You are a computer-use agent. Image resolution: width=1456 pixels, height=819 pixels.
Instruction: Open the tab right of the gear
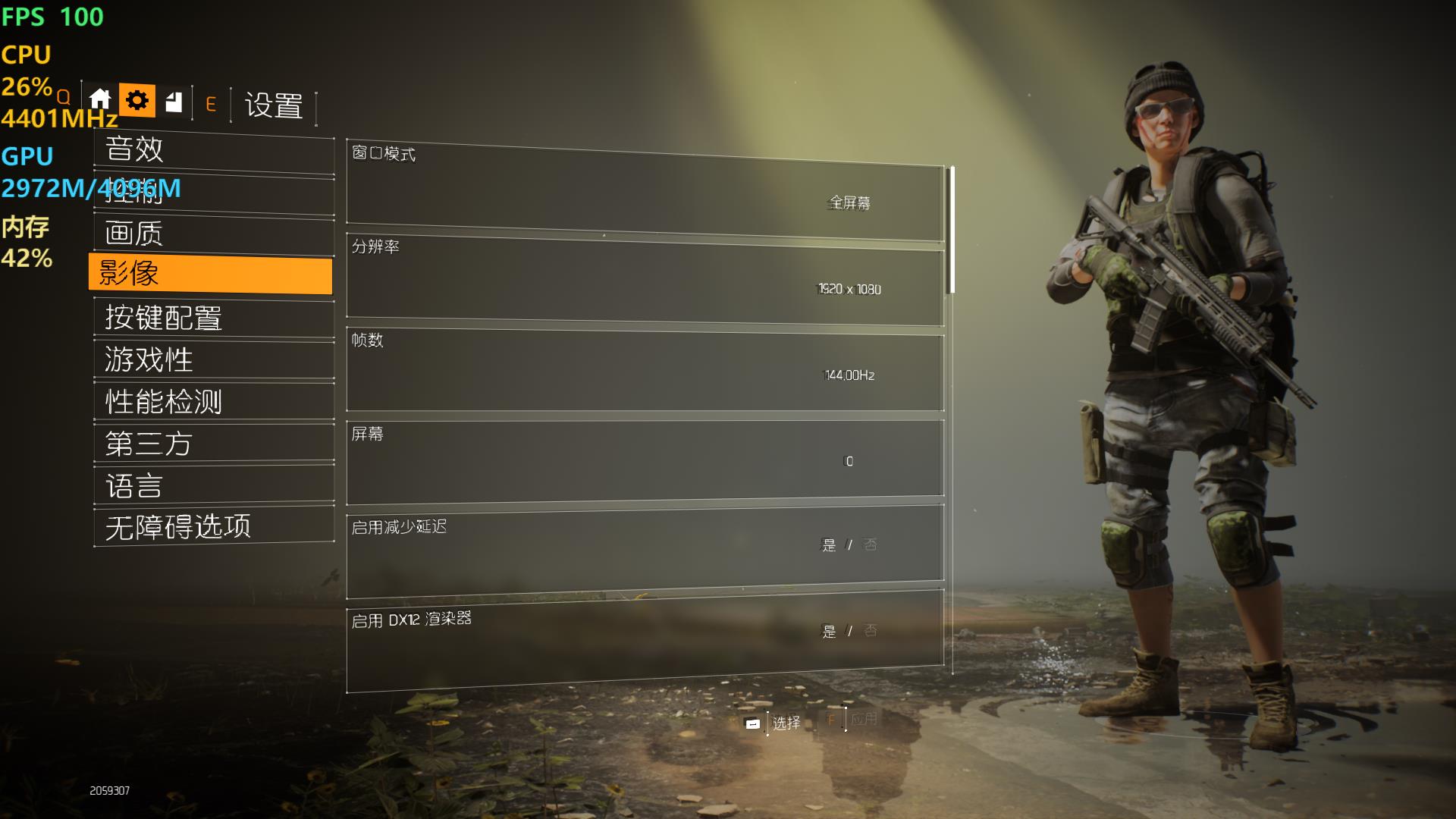tap(174, 102)
